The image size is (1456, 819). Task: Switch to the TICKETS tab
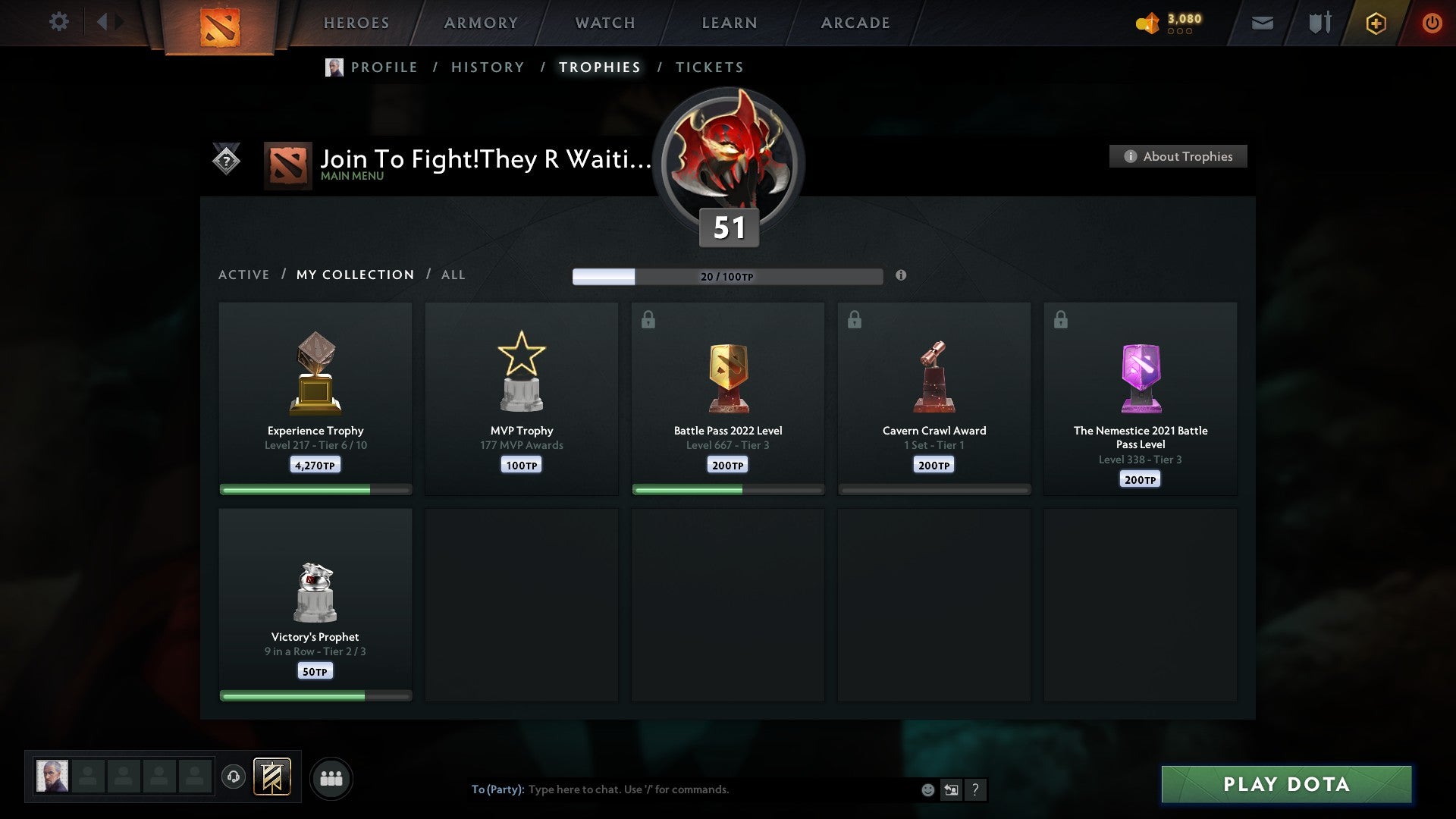point(709,67)
